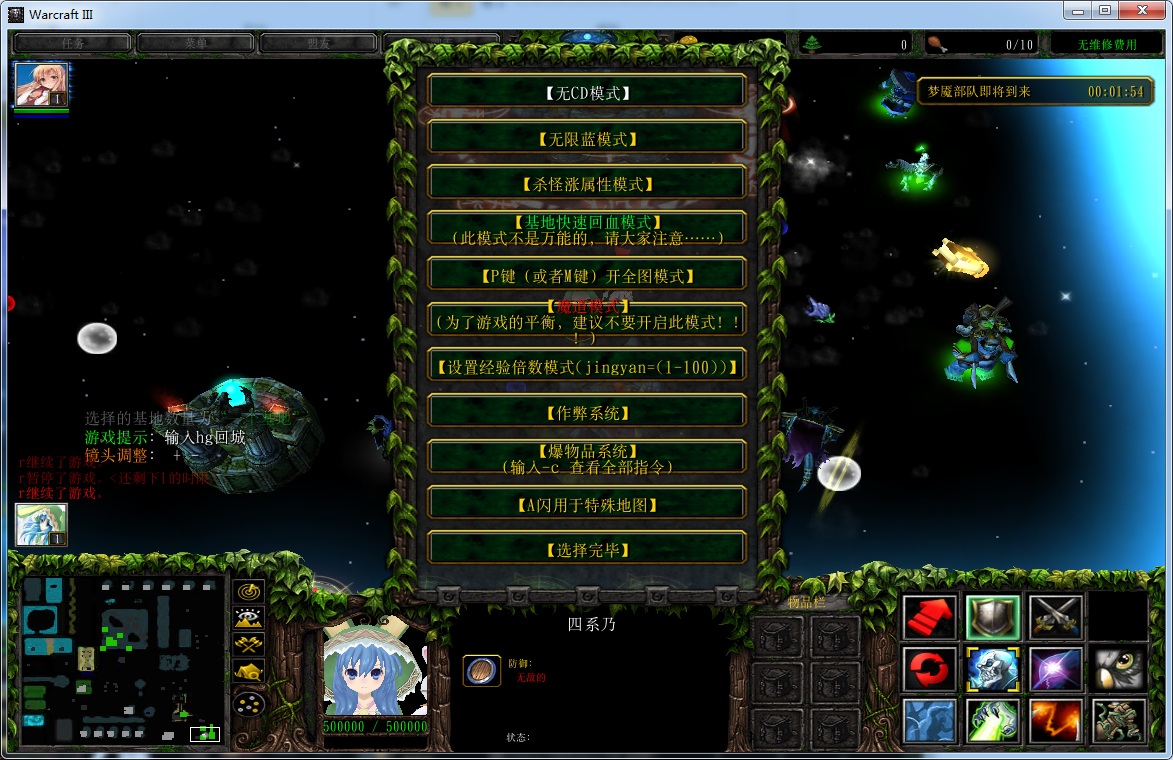1173x760 pixels.
Task: Activate the owl eye ability
Action: (x=1118, y=669)
